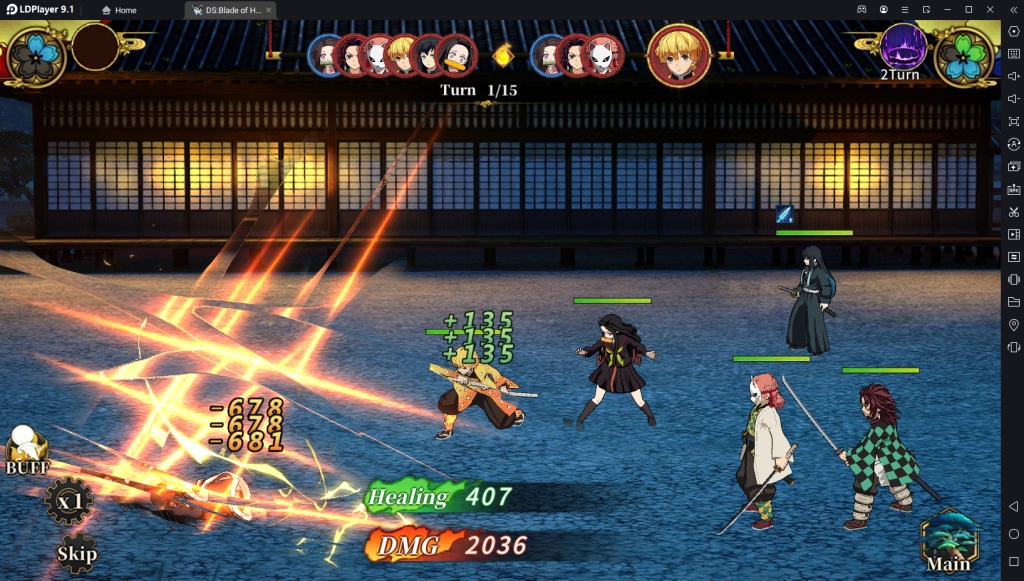Tap the blue flower team emblem
This screenshot has height=581, width=1024.
click(x=37, y=56)
